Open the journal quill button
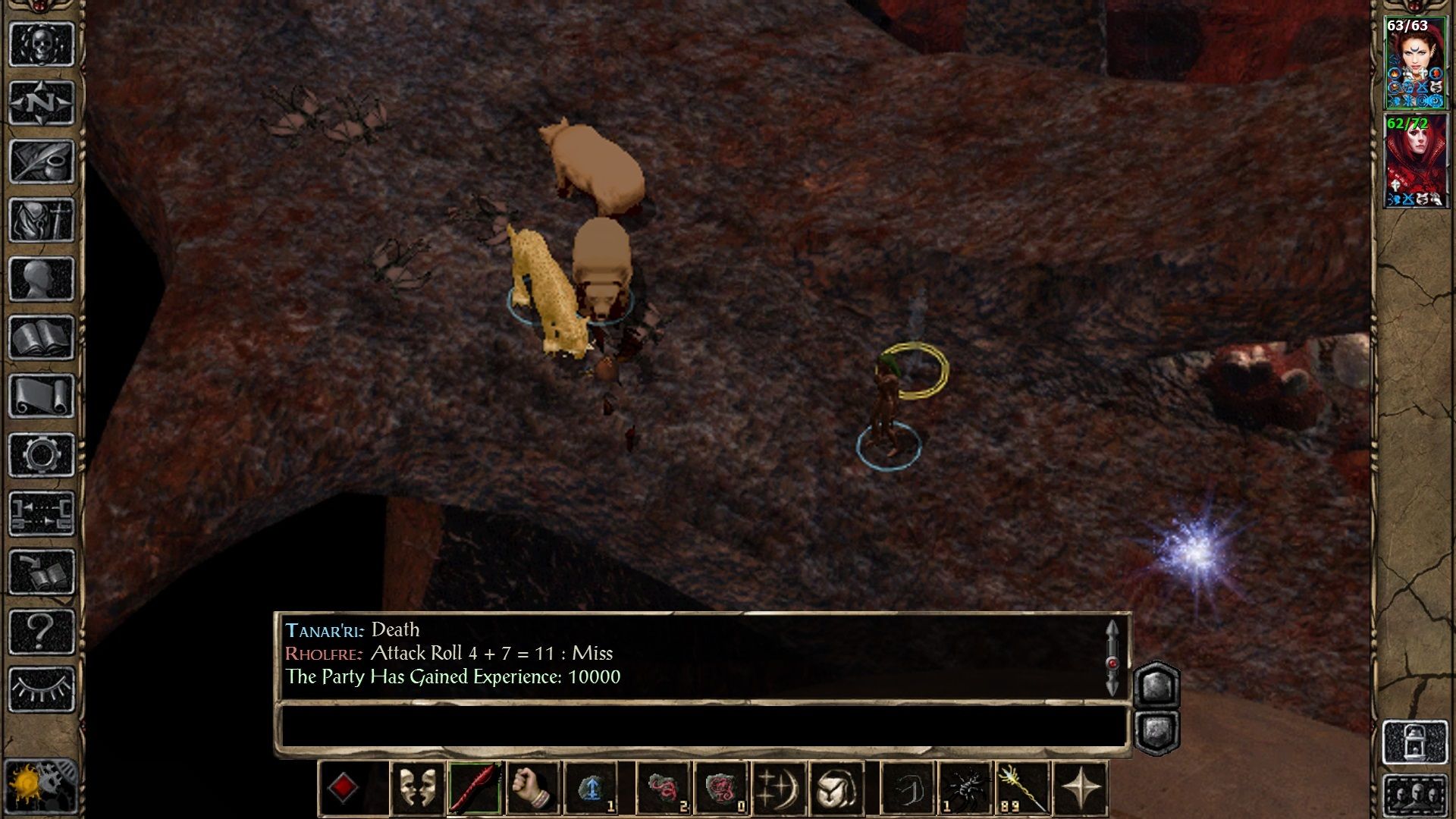The width and height of the screenshot is (1456, 819). coord(41,161)
